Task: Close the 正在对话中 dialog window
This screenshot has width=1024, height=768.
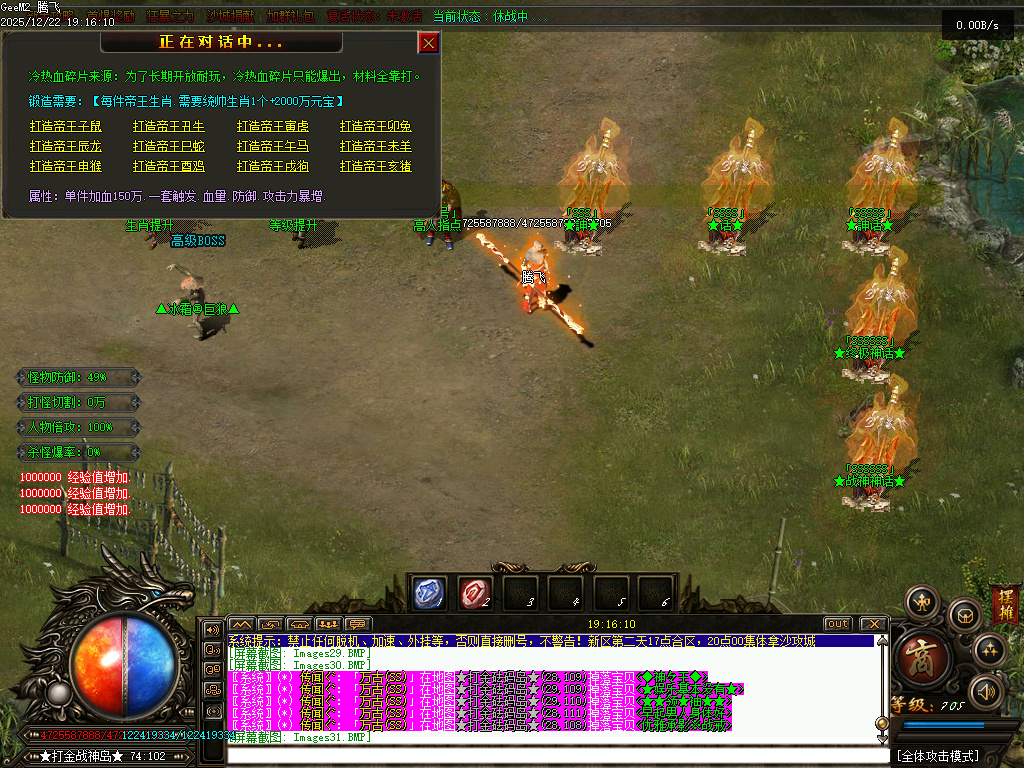Action: (x=428, y=43)
